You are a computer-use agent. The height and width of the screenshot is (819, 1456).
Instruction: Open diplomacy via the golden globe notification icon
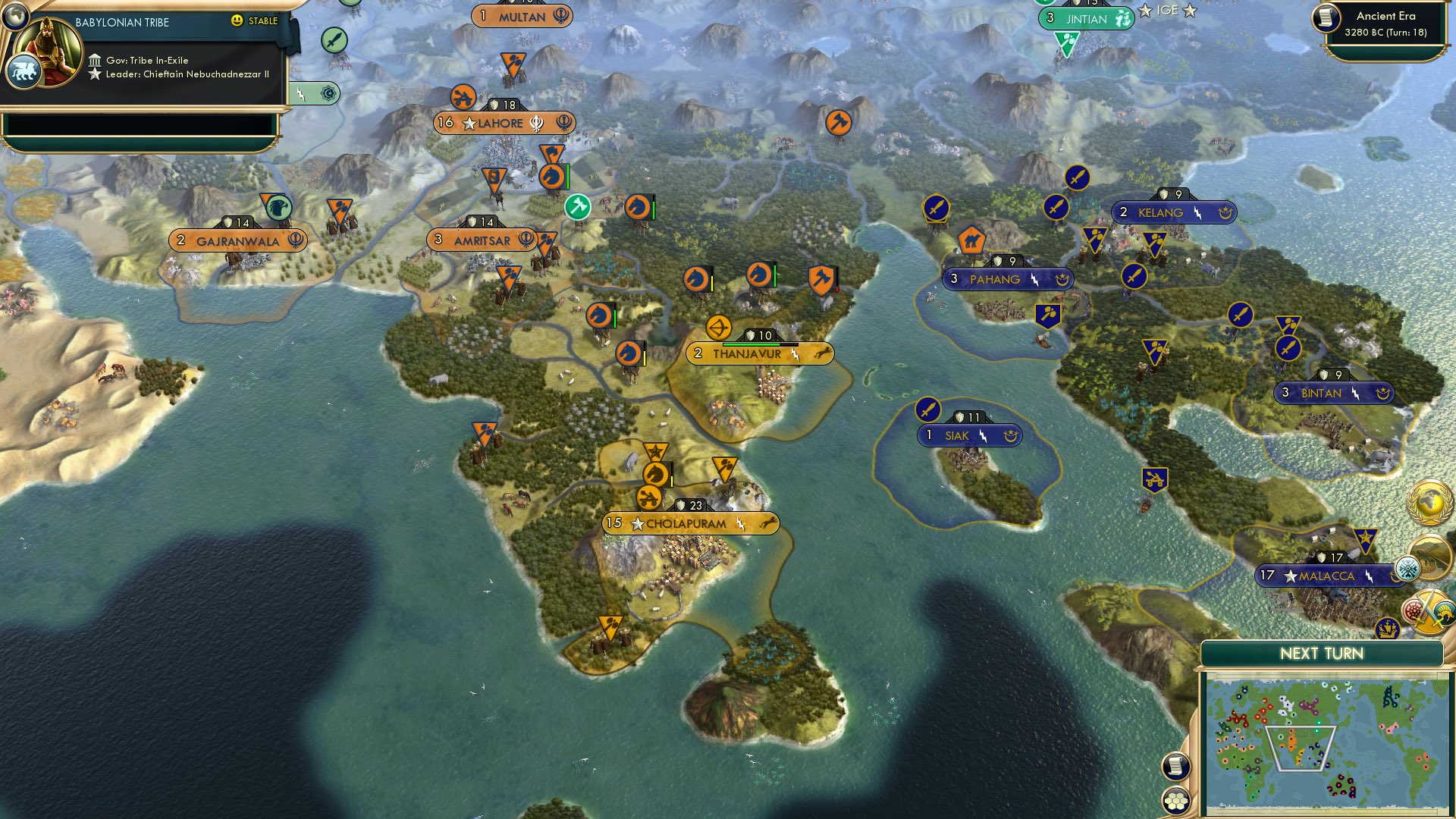tap(1429, 502)
